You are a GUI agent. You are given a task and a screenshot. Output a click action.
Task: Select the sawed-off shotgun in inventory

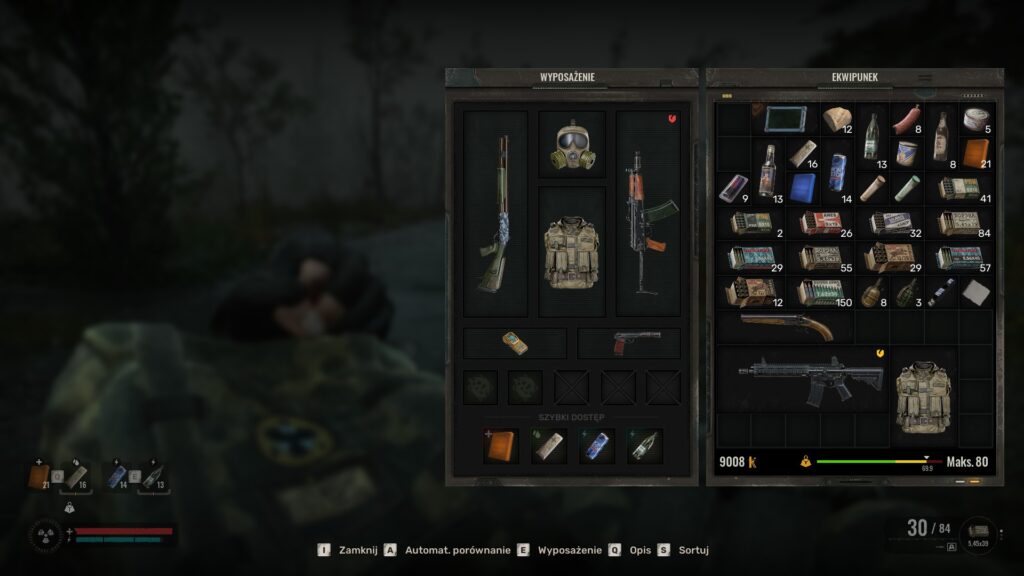785,326
